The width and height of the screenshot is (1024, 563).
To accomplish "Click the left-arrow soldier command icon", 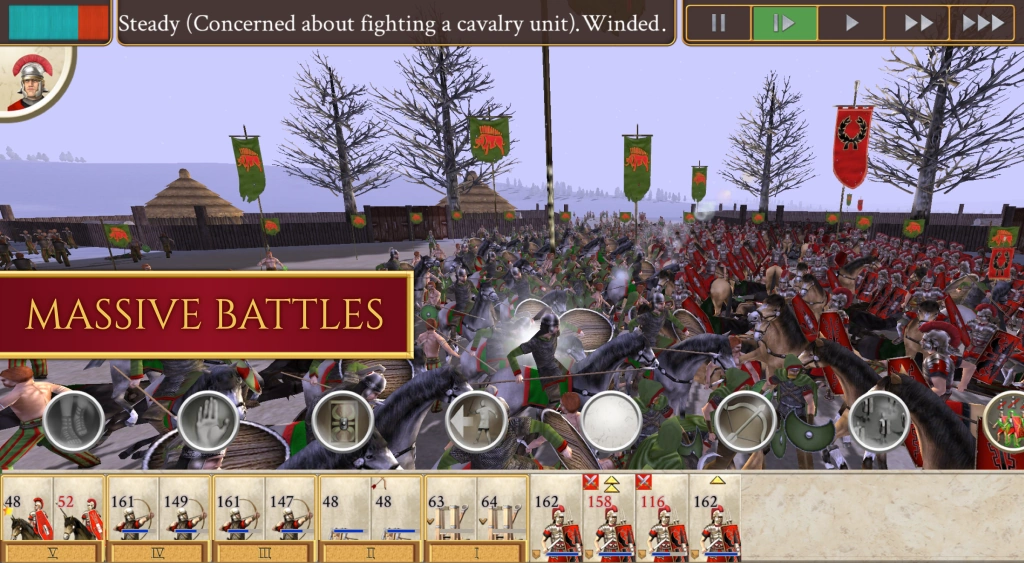I will coord(476,421).
